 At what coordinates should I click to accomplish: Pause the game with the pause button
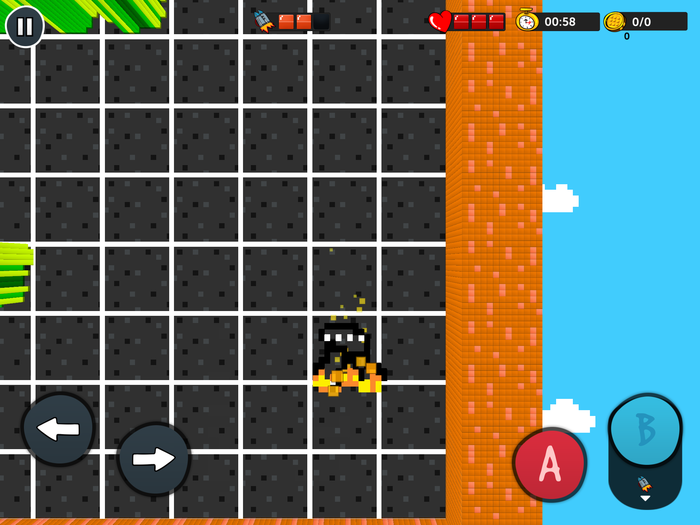tap(25, 26)
